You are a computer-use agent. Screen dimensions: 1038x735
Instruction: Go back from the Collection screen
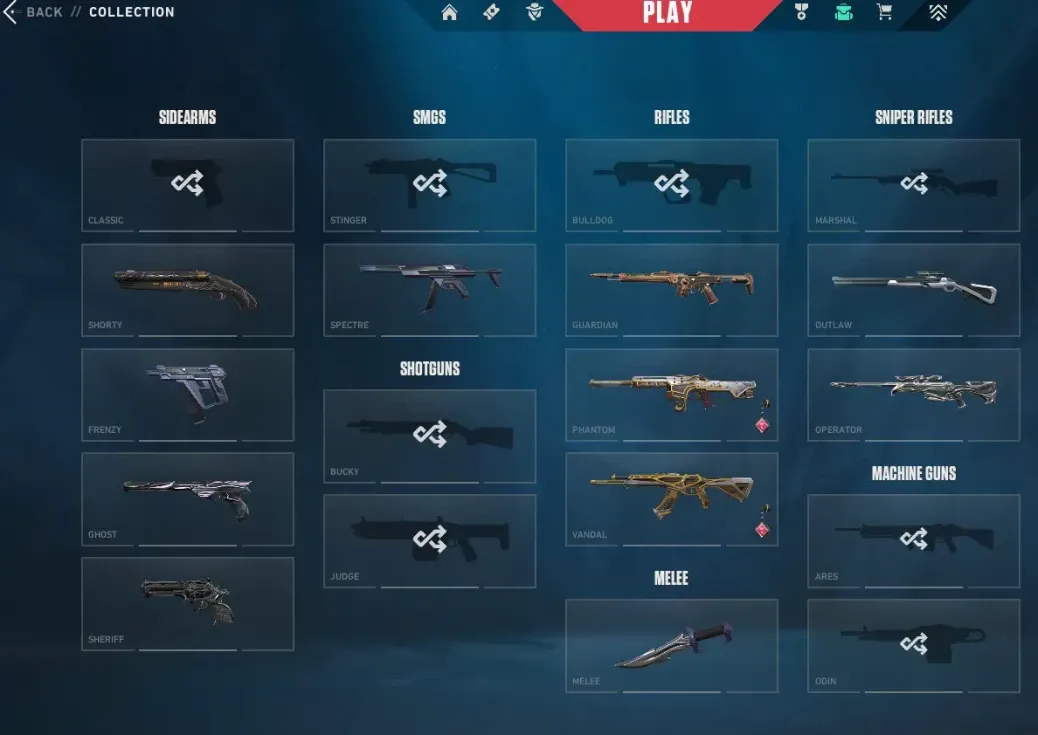34,12
